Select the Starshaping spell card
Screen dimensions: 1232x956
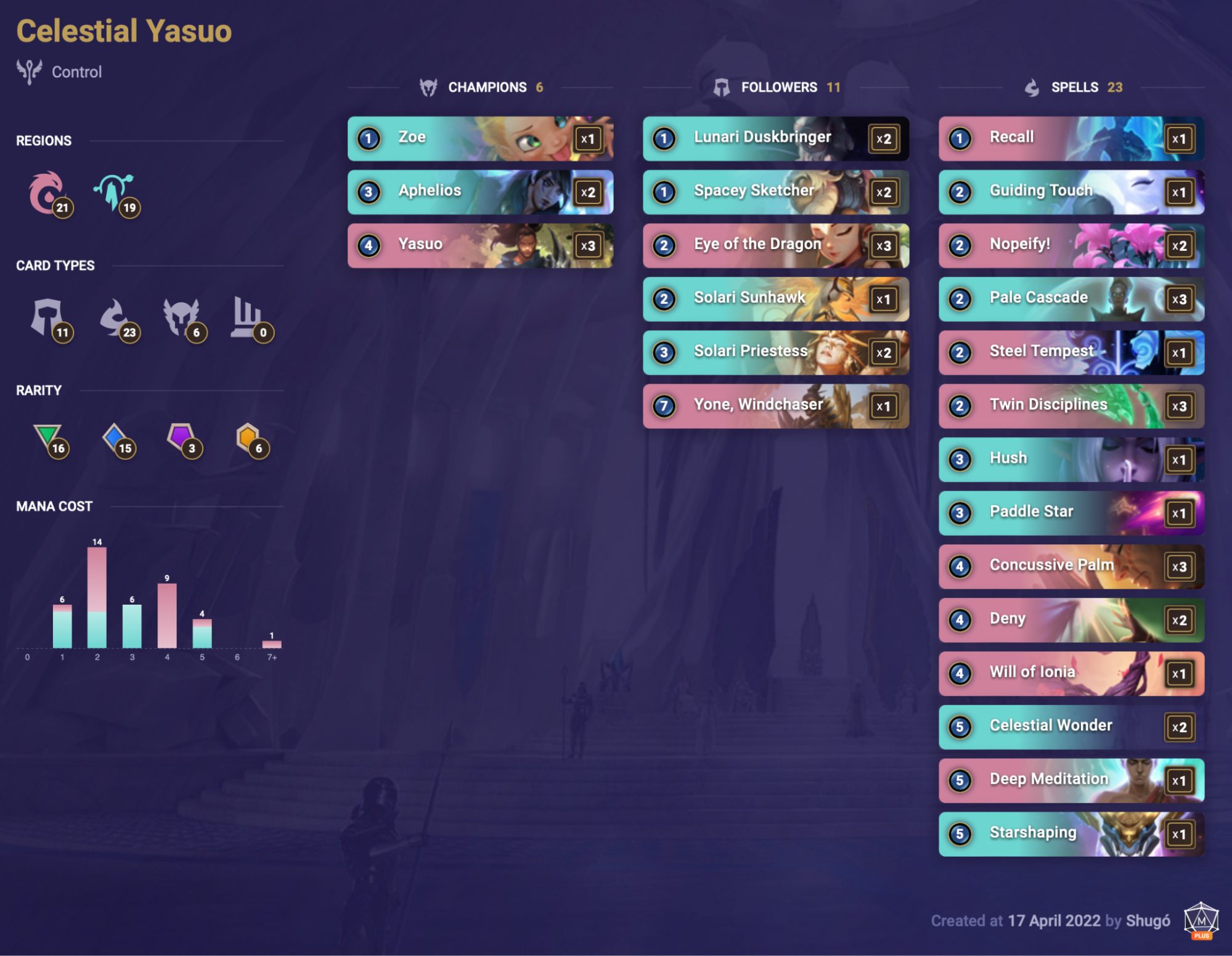click(x=1071, y=833)
